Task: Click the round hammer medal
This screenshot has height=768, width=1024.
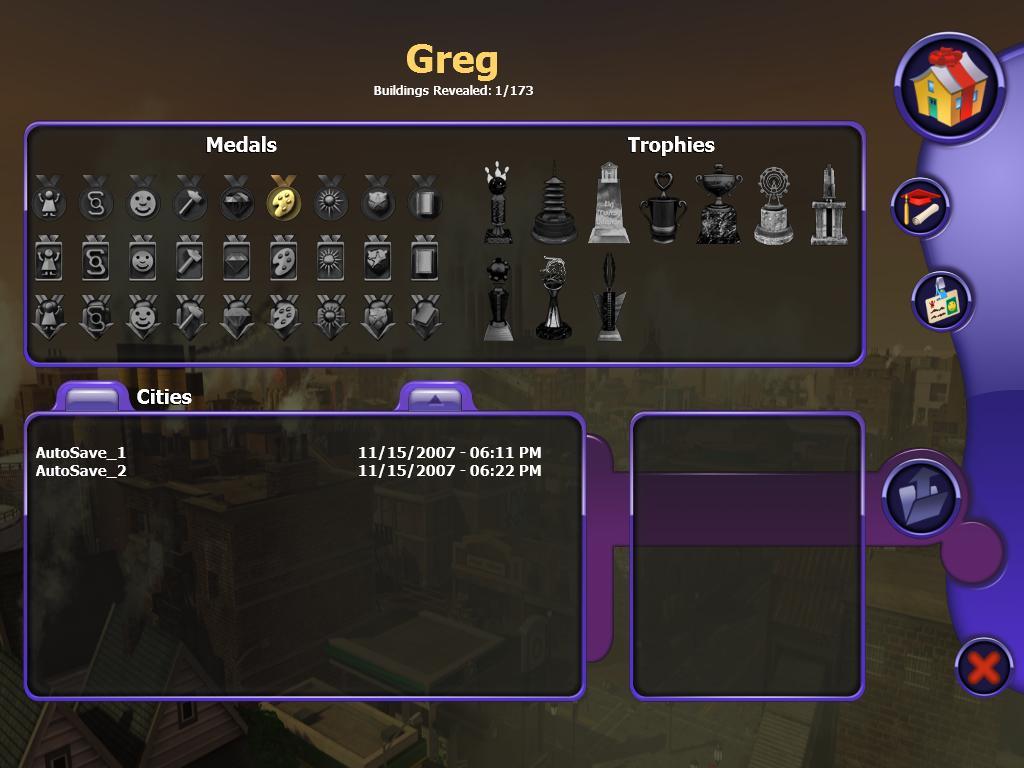Action: coord(190,199)
